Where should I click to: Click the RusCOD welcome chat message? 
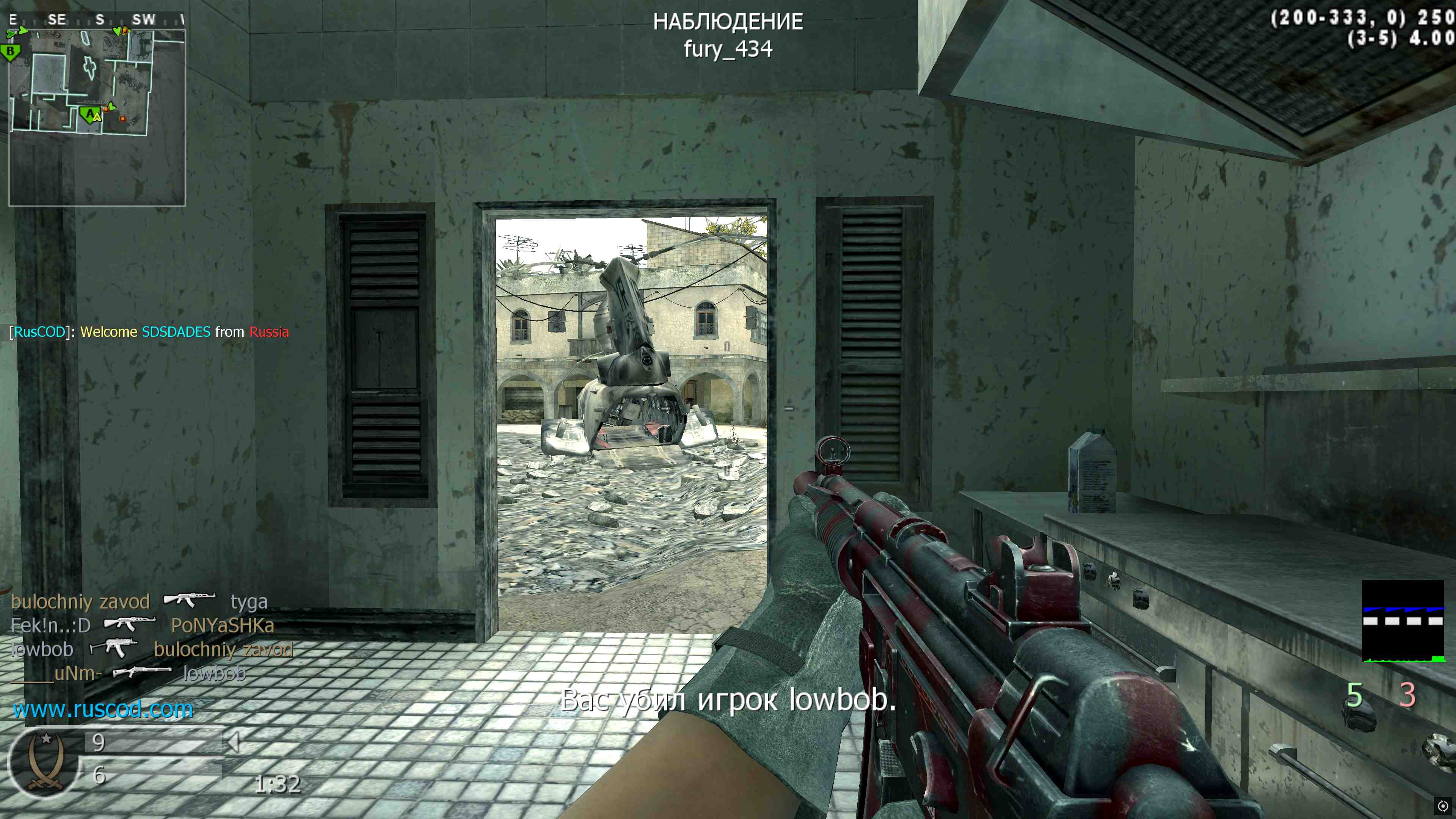[x=149, y=332]
